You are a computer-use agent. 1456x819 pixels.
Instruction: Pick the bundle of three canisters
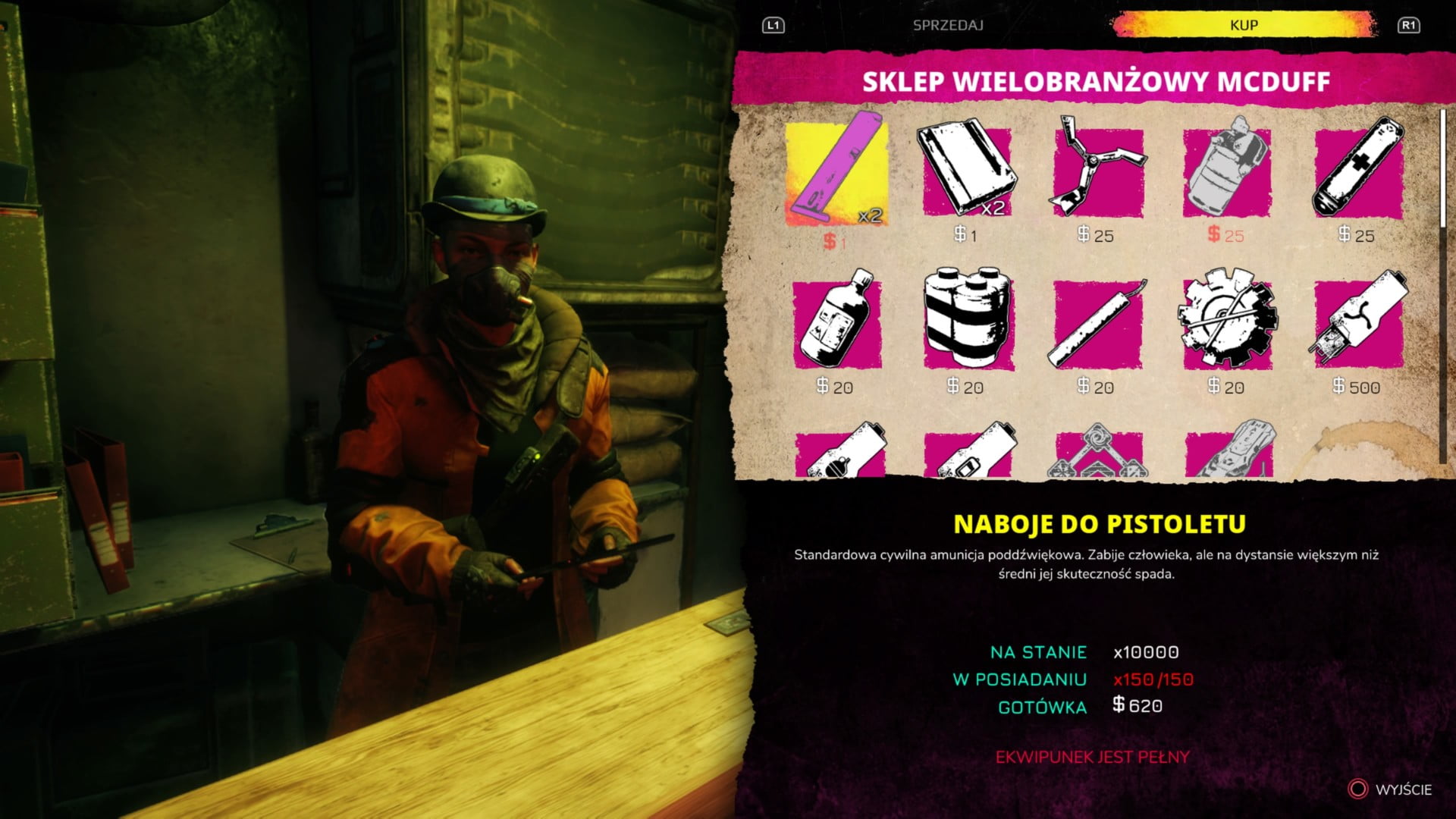pos(967,323)
